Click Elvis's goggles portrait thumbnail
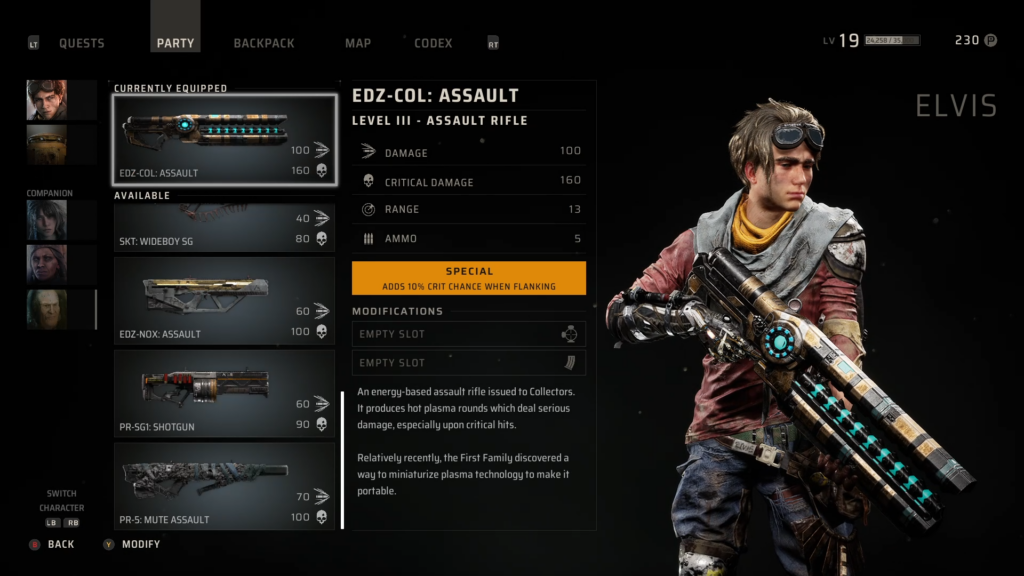This screenshot has height=576, width=1024. click(x=47, y=100)
